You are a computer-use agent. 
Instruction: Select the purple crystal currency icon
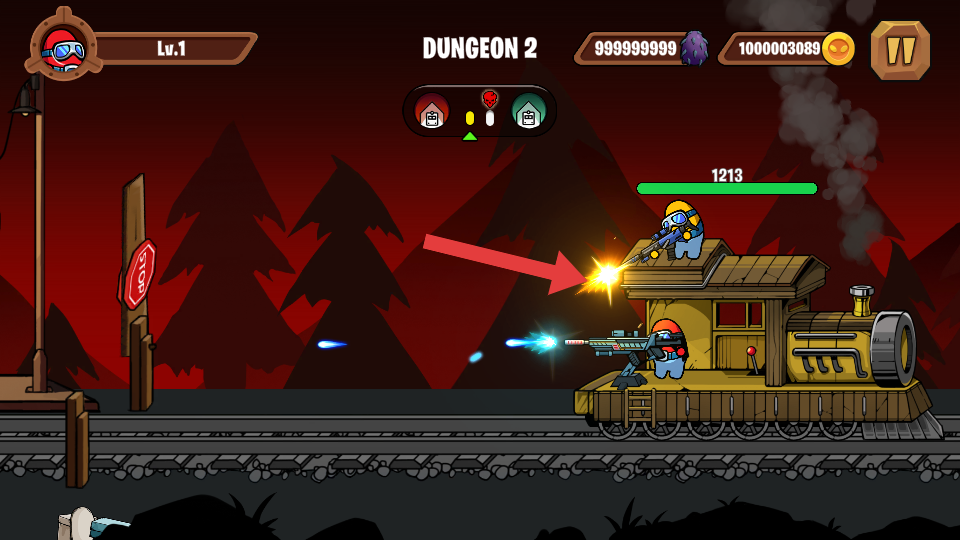coord(694,48)
